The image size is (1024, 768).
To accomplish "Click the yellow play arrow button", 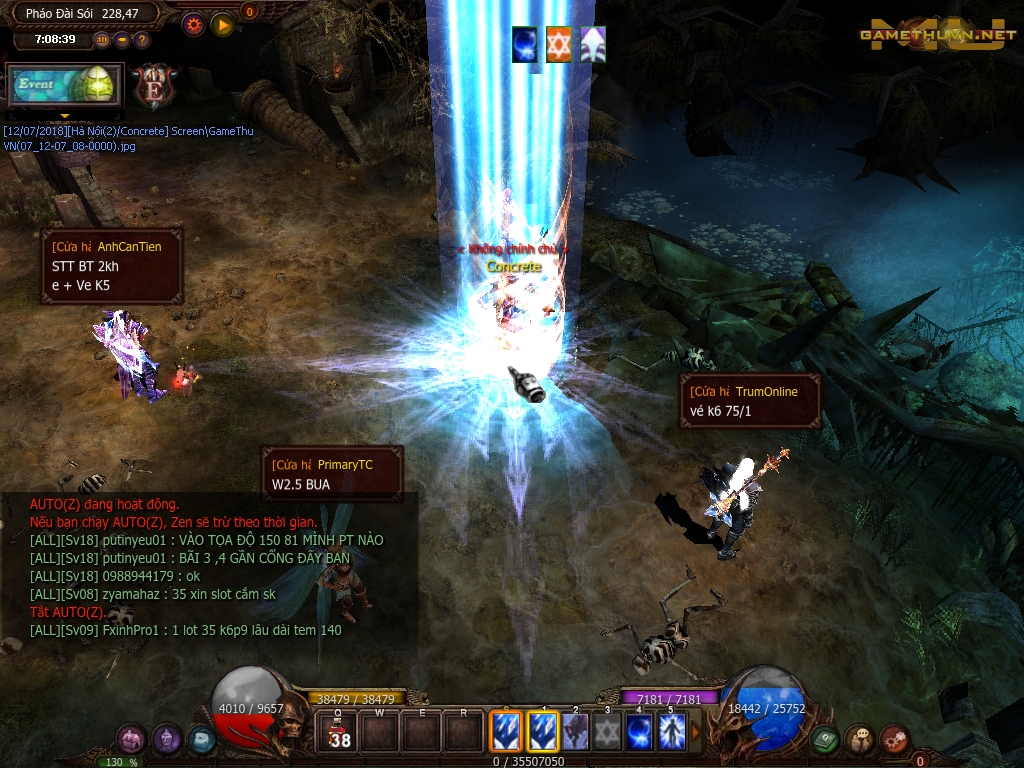I will pos(222,24).
